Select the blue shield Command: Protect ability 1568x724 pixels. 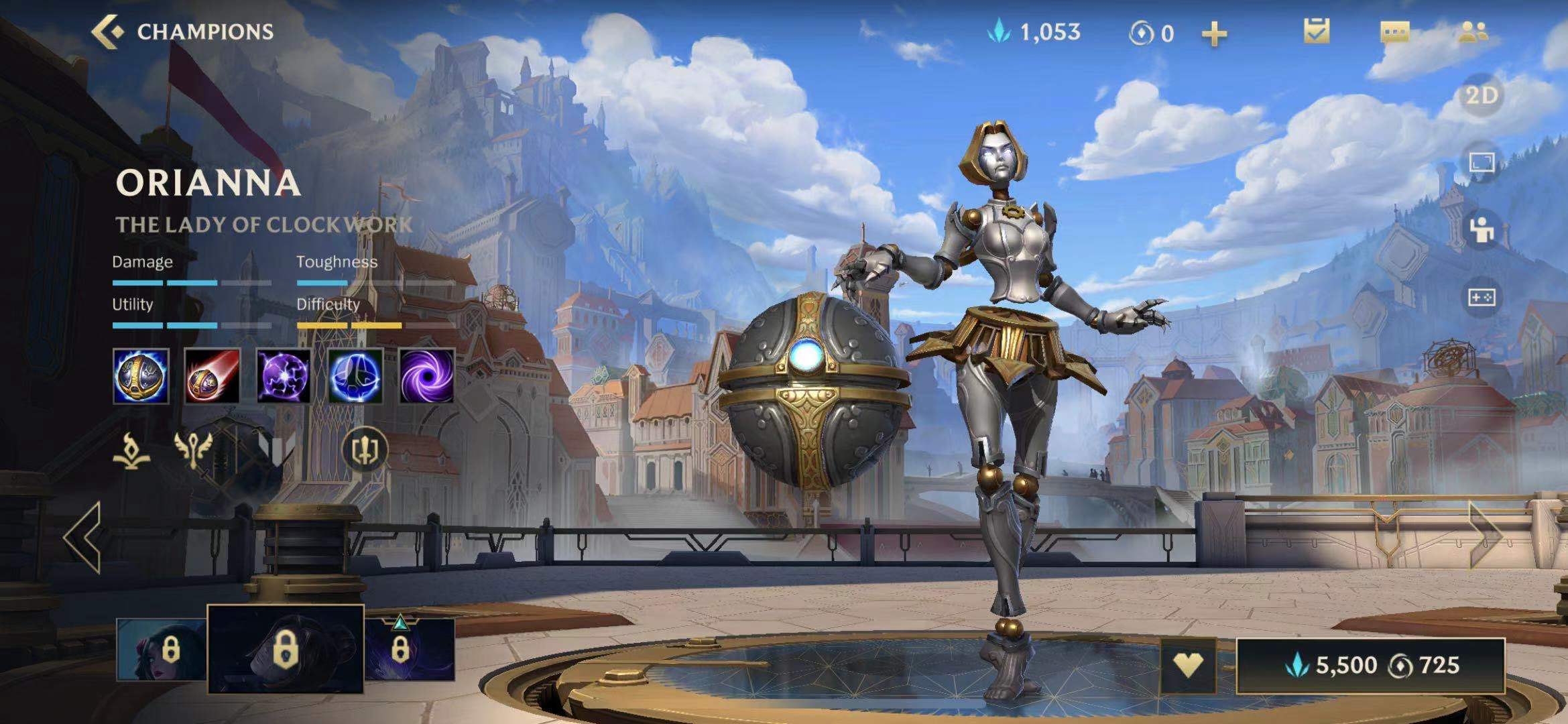(355, 376)
